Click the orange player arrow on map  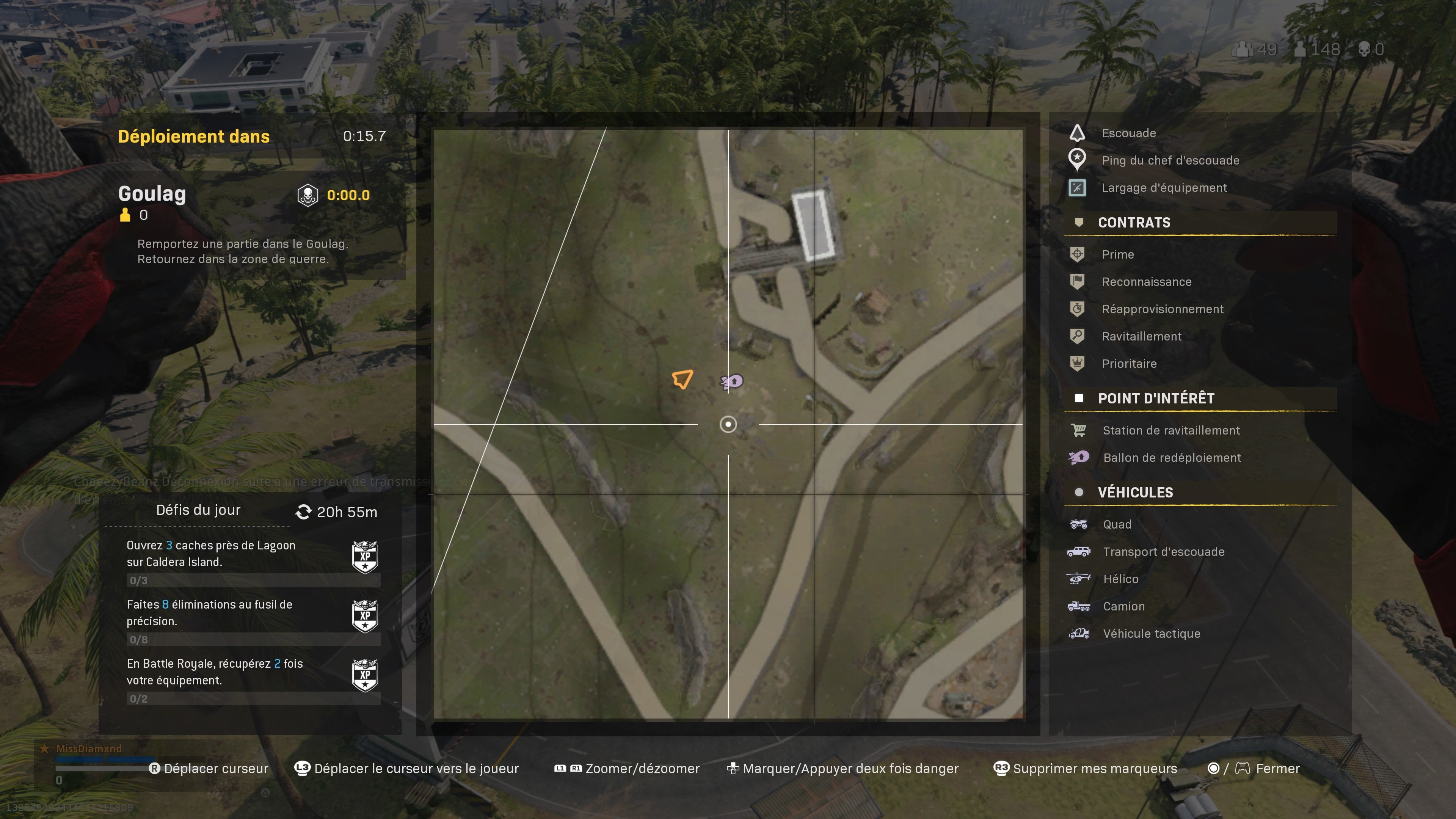682,379
